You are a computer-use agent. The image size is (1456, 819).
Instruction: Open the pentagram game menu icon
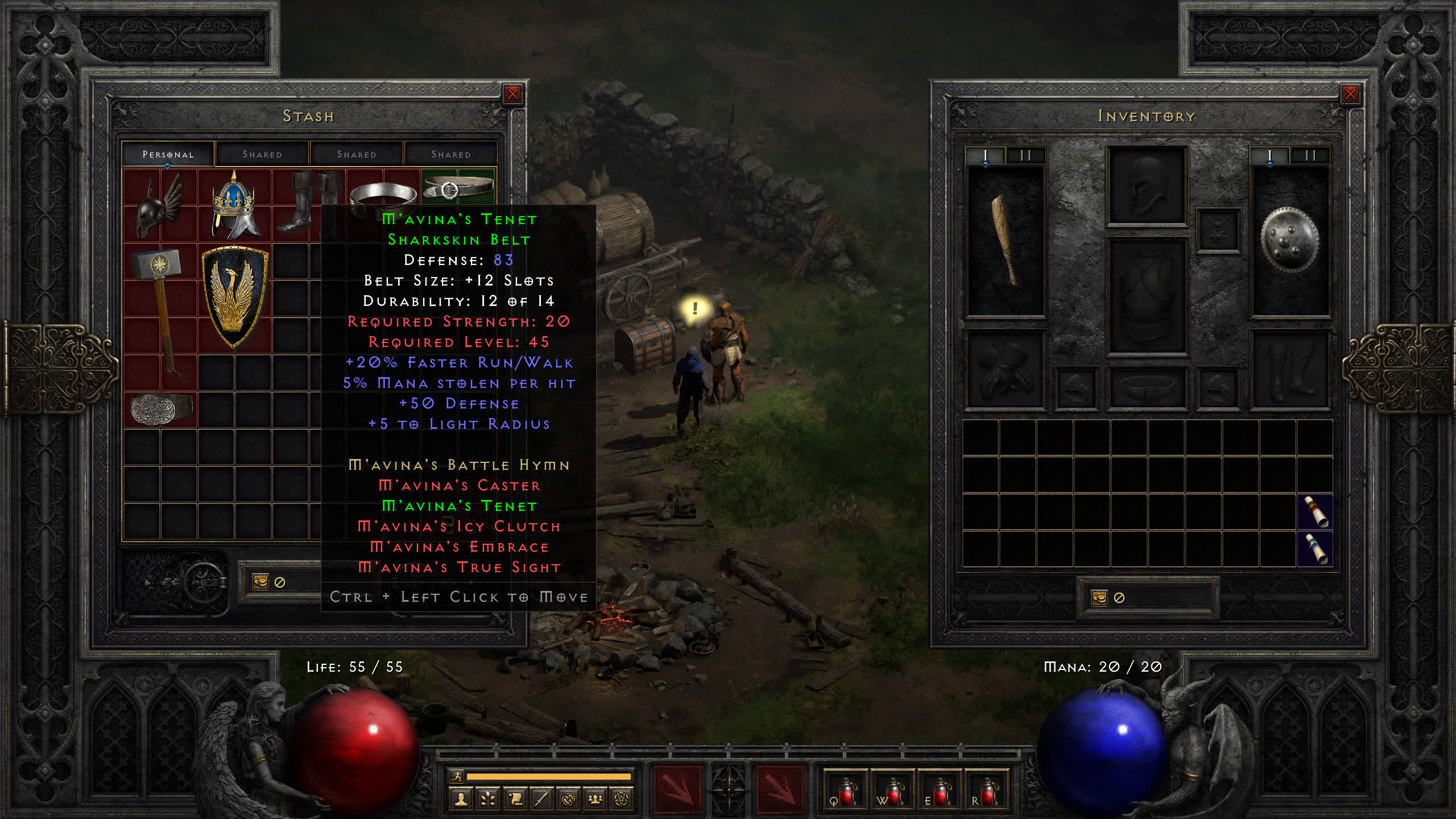point(622,800)
